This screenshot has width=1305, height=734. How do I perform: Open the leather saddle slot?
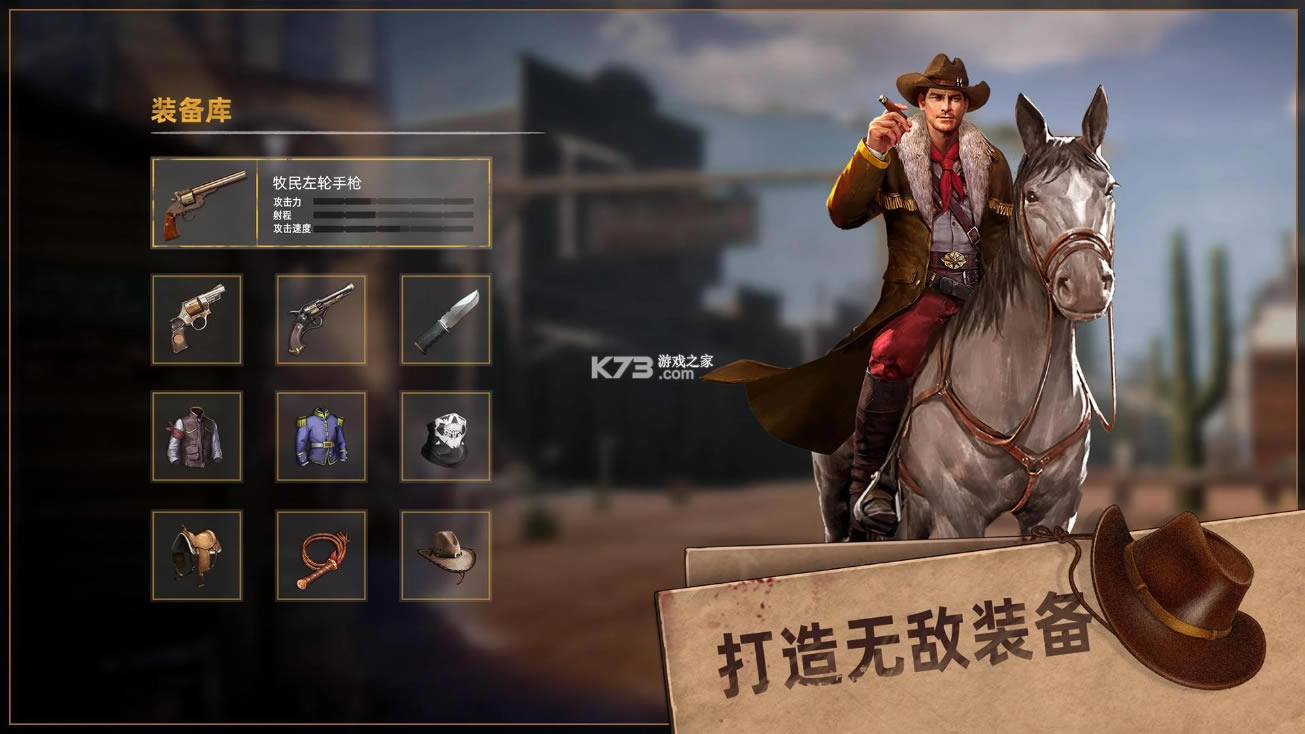point(197,555)
